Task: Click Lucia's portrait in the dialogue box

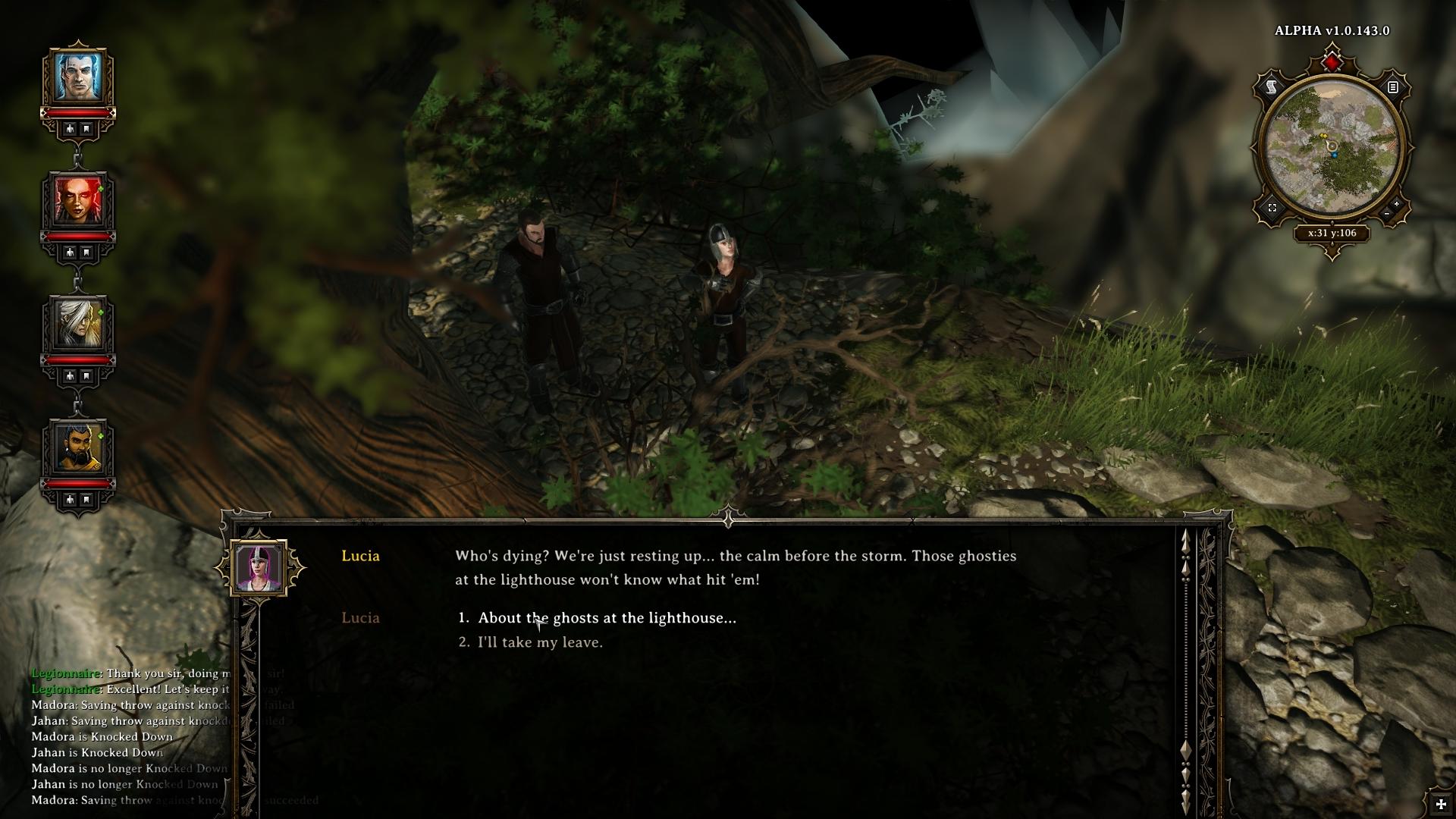Action: 259,567
